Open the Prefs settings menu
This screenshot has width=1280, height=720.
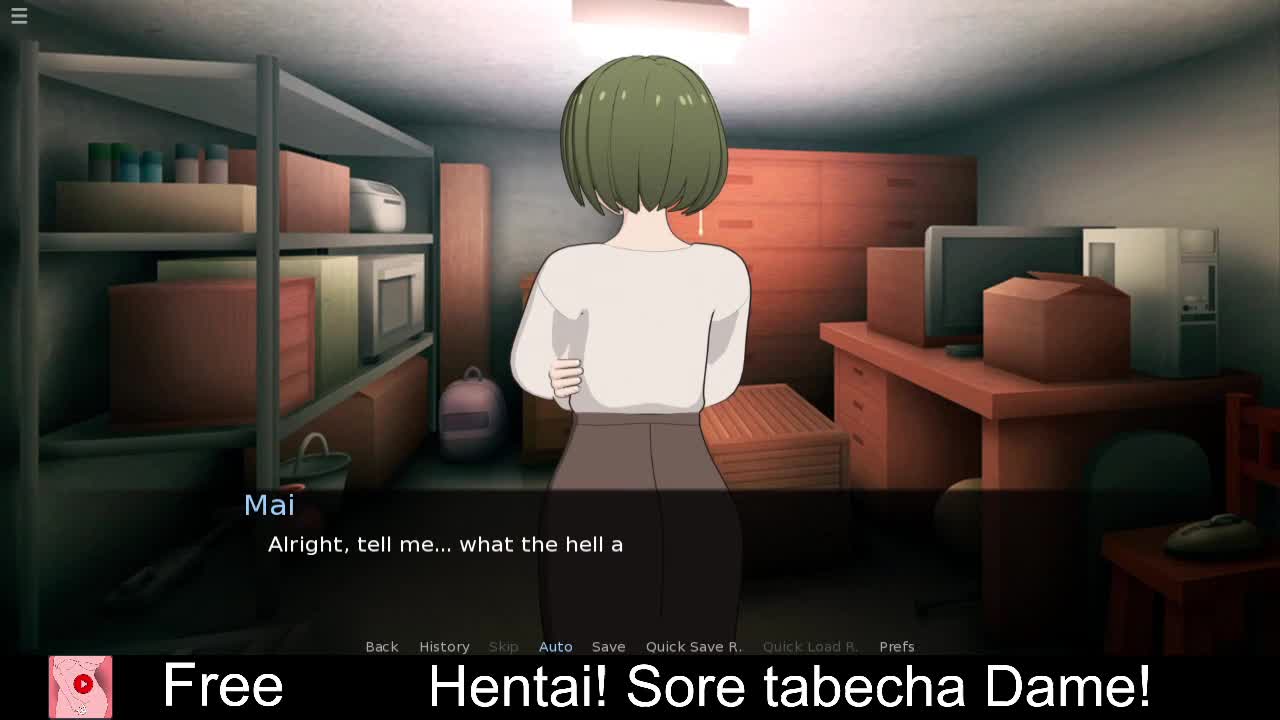pyautogui.click(x=896, y=646)
